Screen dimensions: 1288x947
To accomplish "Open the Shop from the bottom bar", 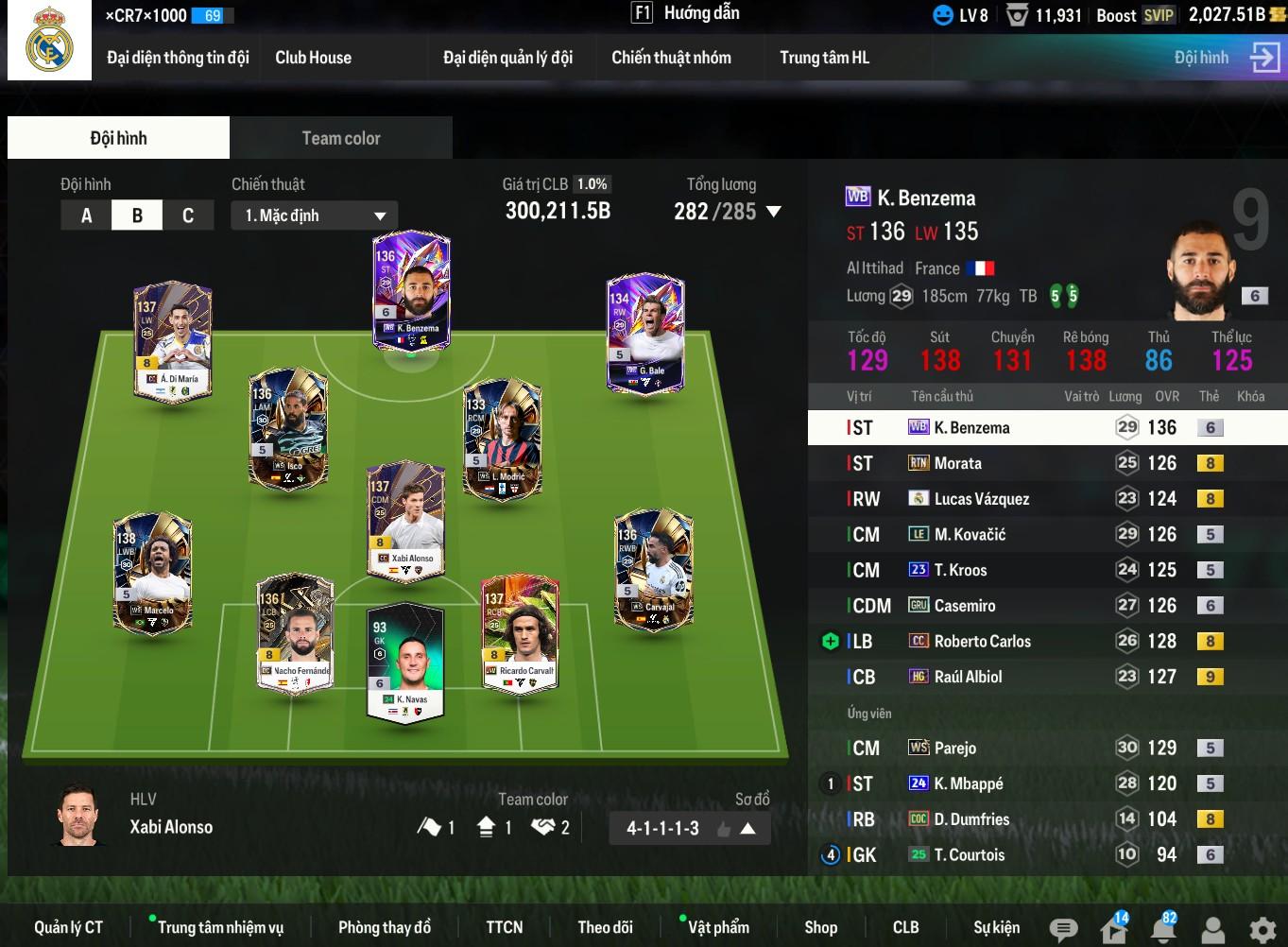I will pos(820,927).
